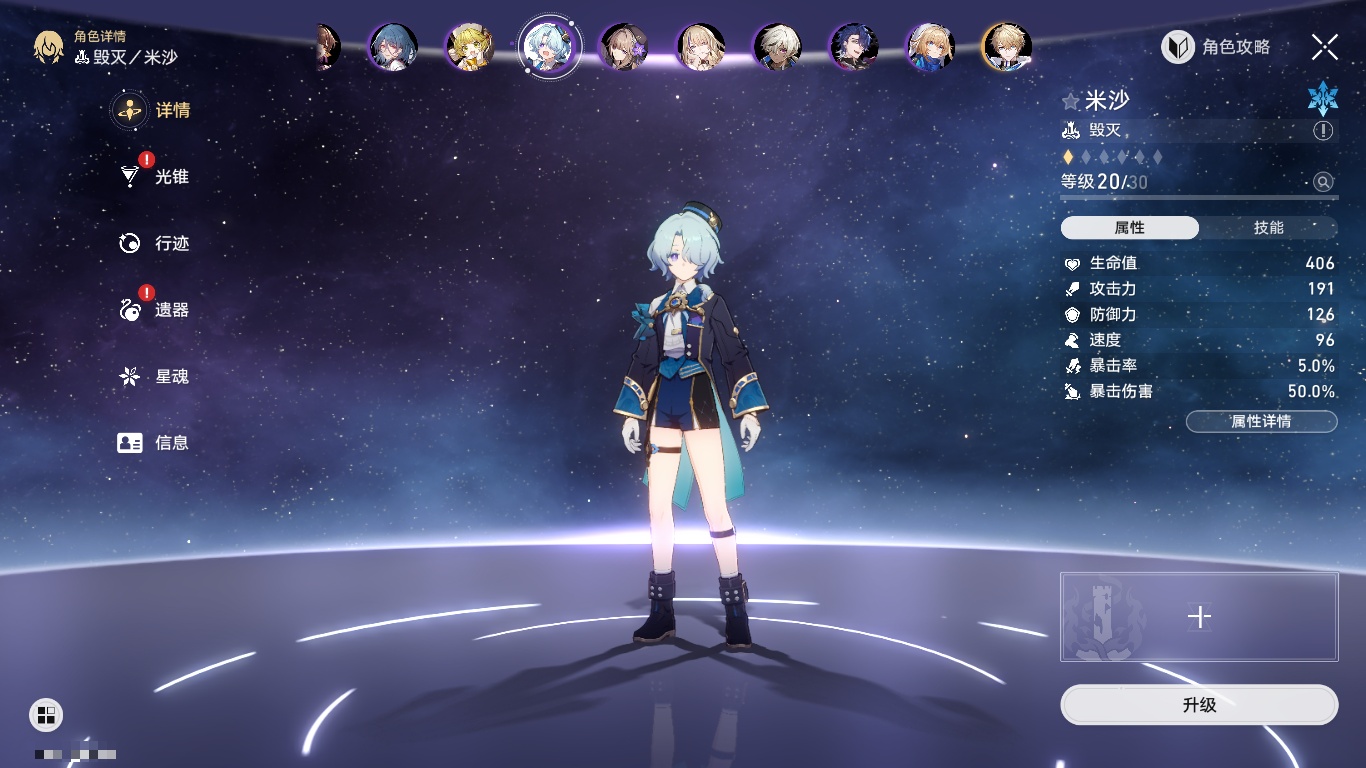Screen dimensions: 1366x768
Task: Select the 属性 attributes tab
Action: [x=1129, y=228]
